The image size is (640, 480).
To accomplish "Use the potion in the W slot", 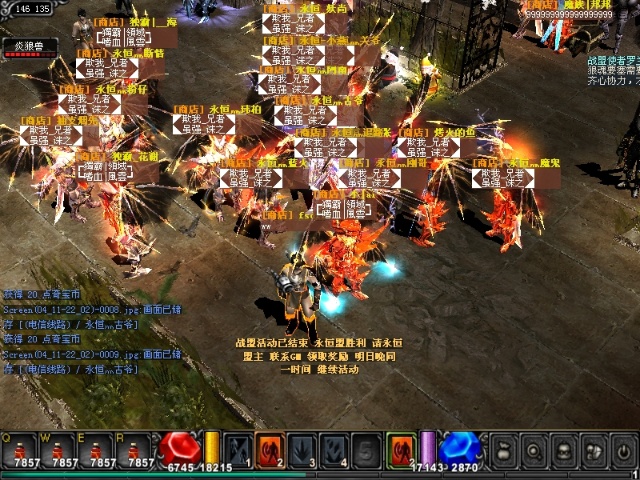I will pyautogui.click(x=58, y=449).
